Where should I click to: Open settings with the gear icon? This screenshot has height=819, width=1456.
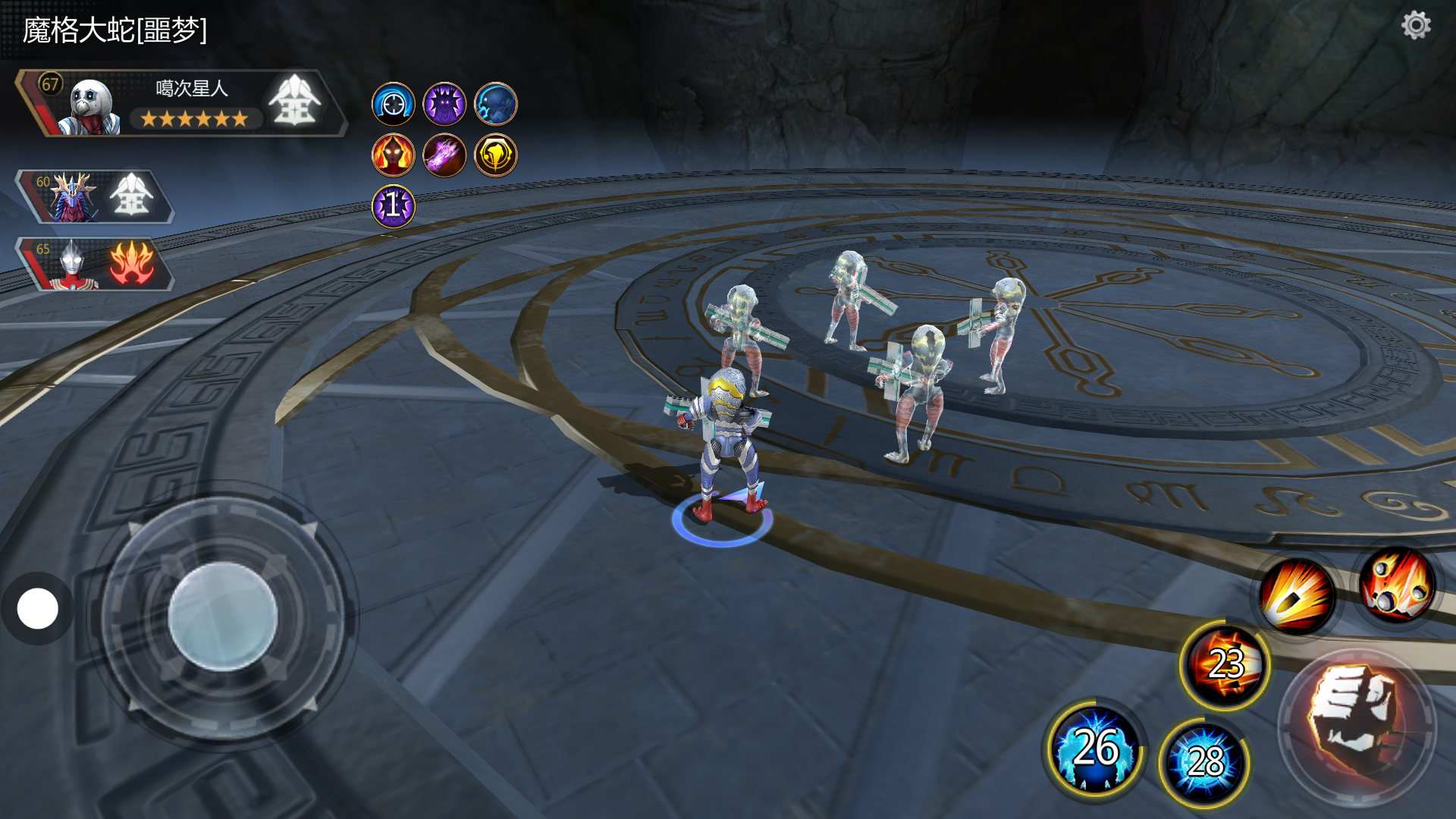(x=1415, y=26)
